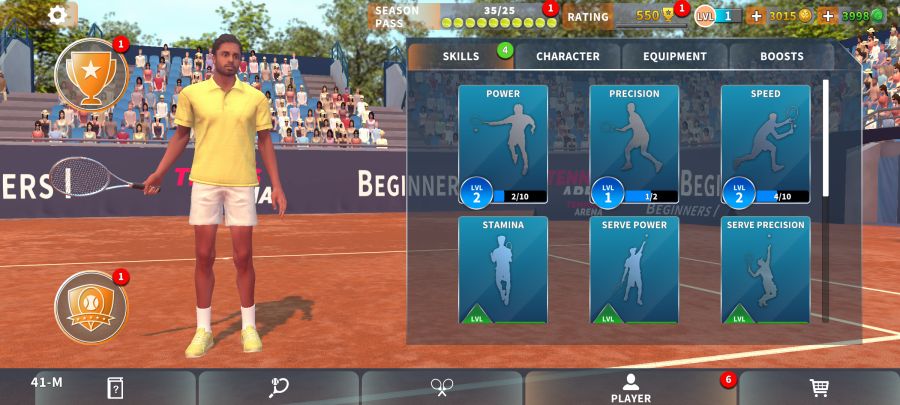Open the crossed rackets match menu
This screenshot has height=405, width=900.
point(442,388)
